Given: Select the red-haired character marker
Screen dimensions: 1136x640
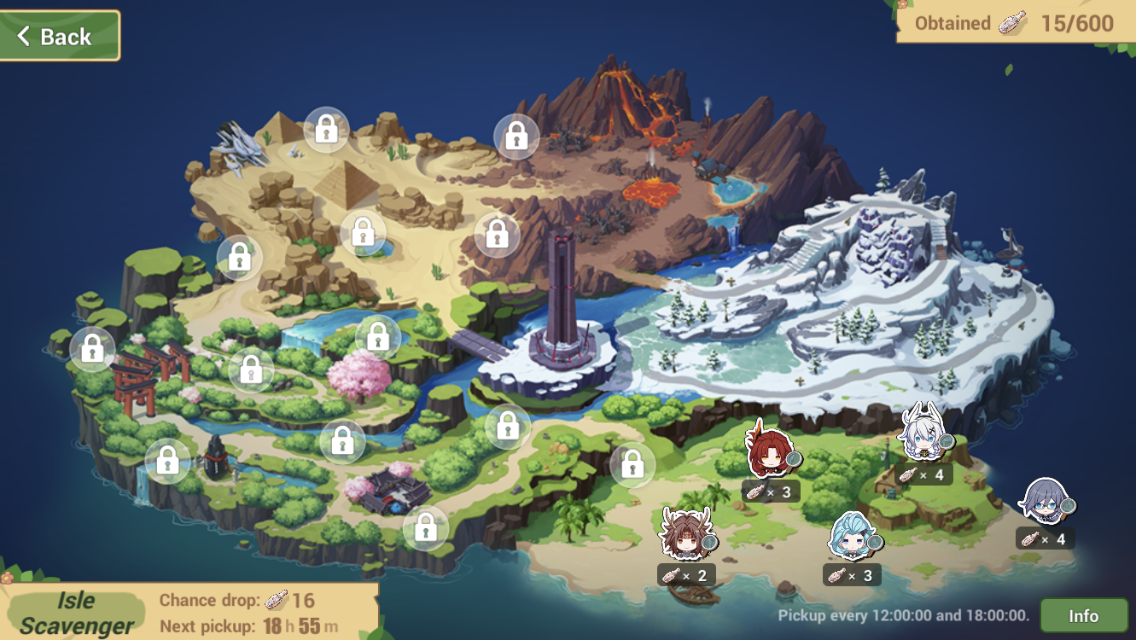Looking at the screenshot, I should click(768, 451).
